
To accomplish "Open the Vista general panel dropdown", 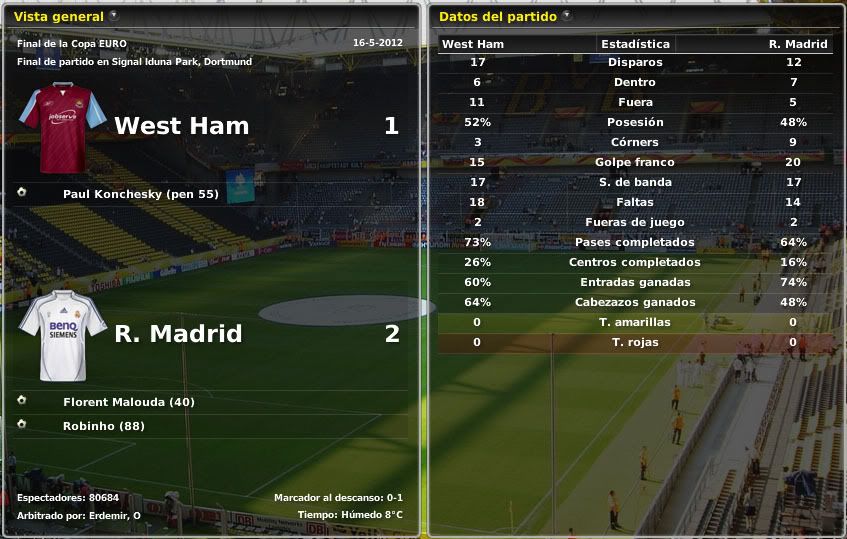I will [113, 16].
